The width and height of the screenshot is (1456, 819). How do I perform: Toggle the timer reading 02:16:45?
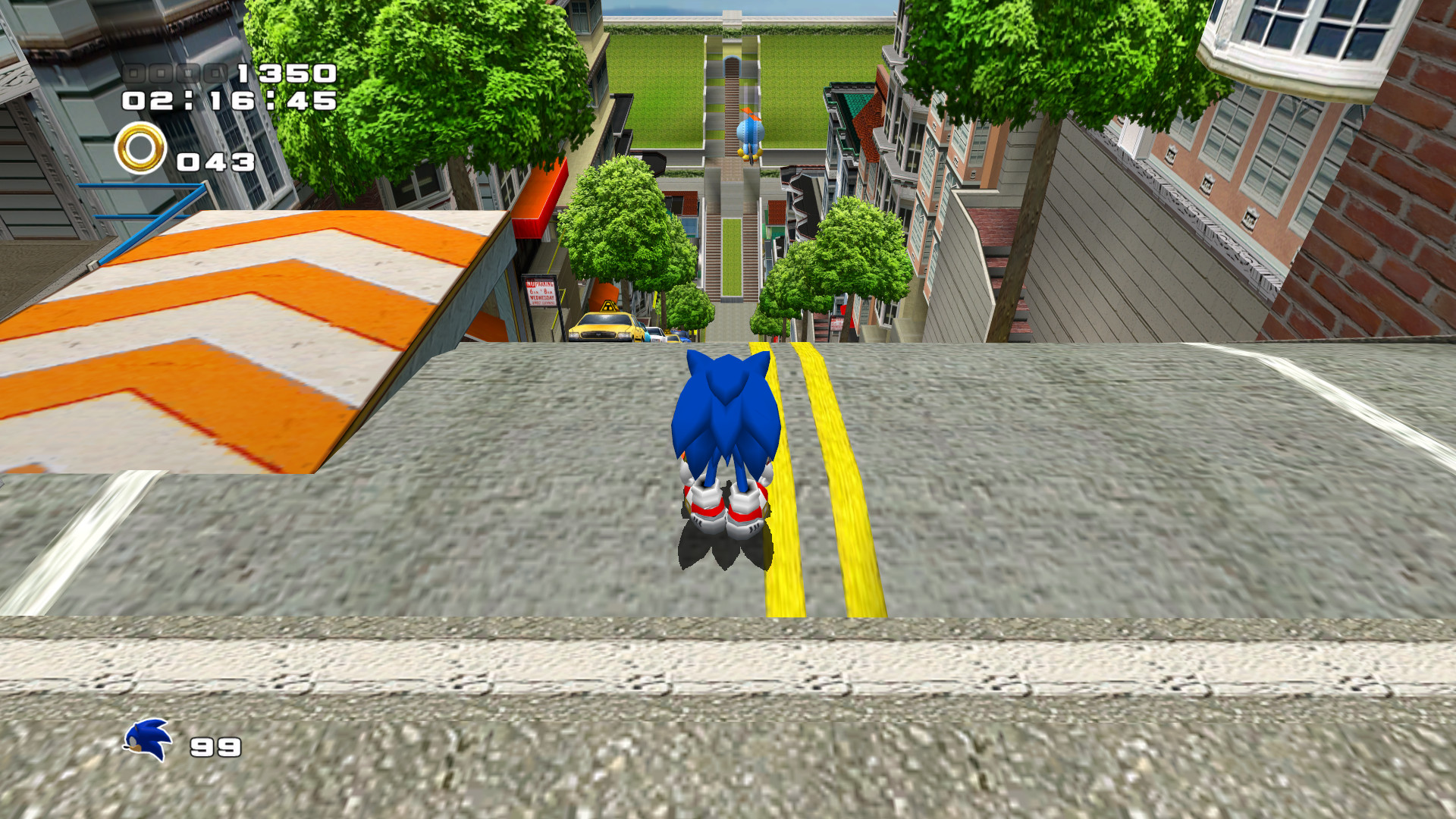pyautogui.click(x=227, y=101)
